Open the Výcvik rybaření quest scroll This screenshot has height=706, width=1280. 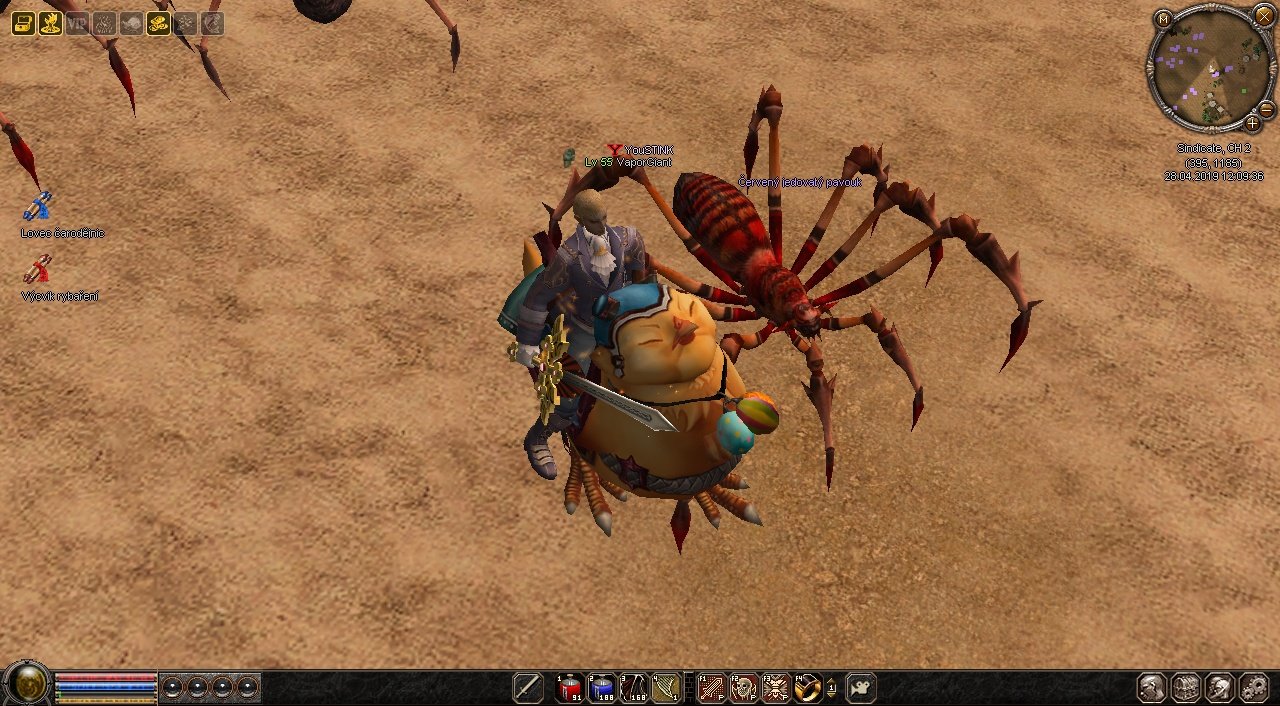point(38,269)
